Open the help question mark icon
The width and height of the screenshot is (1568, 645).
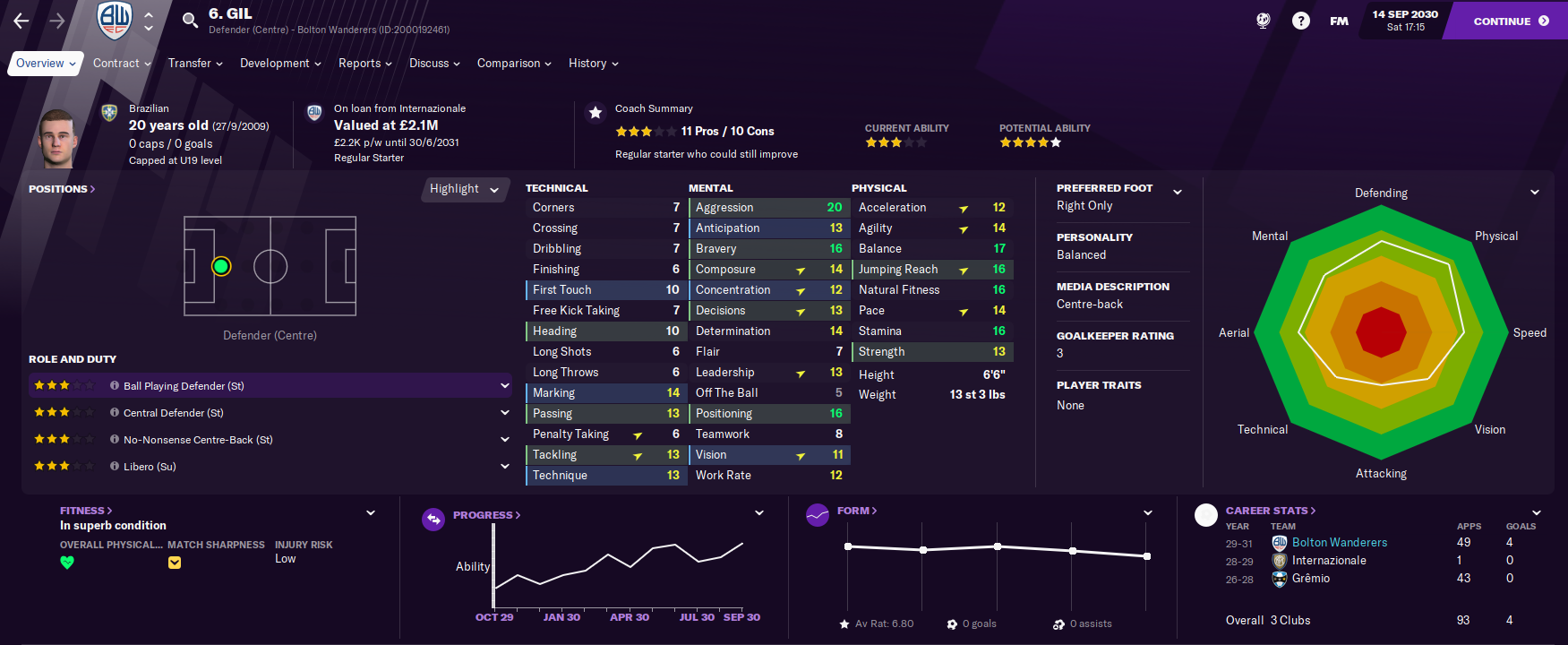(1300, 21)
